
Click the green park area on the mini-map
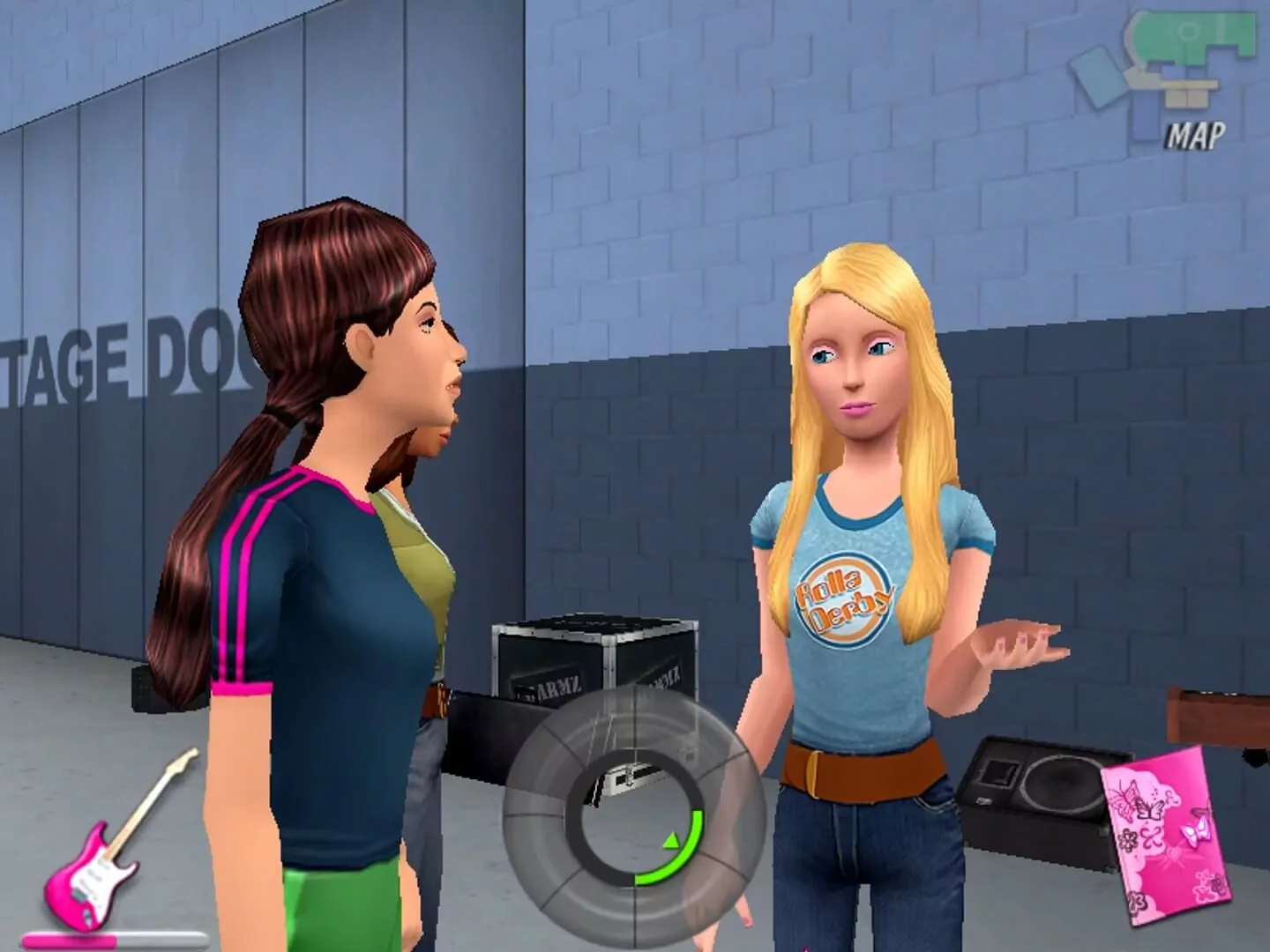point(1191,37)
